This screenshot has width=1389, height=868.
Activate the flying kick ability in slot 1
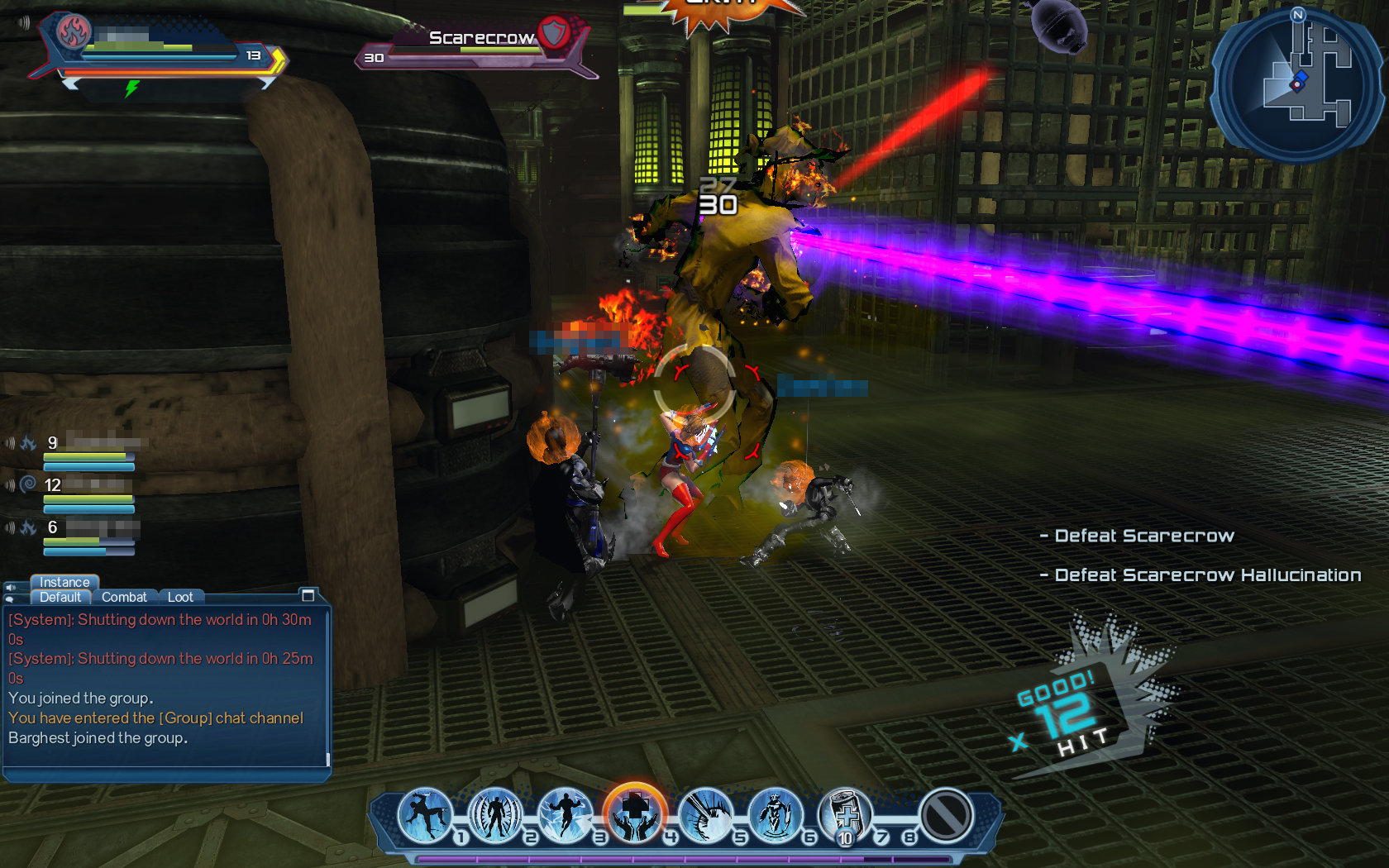tap(425, 816)
